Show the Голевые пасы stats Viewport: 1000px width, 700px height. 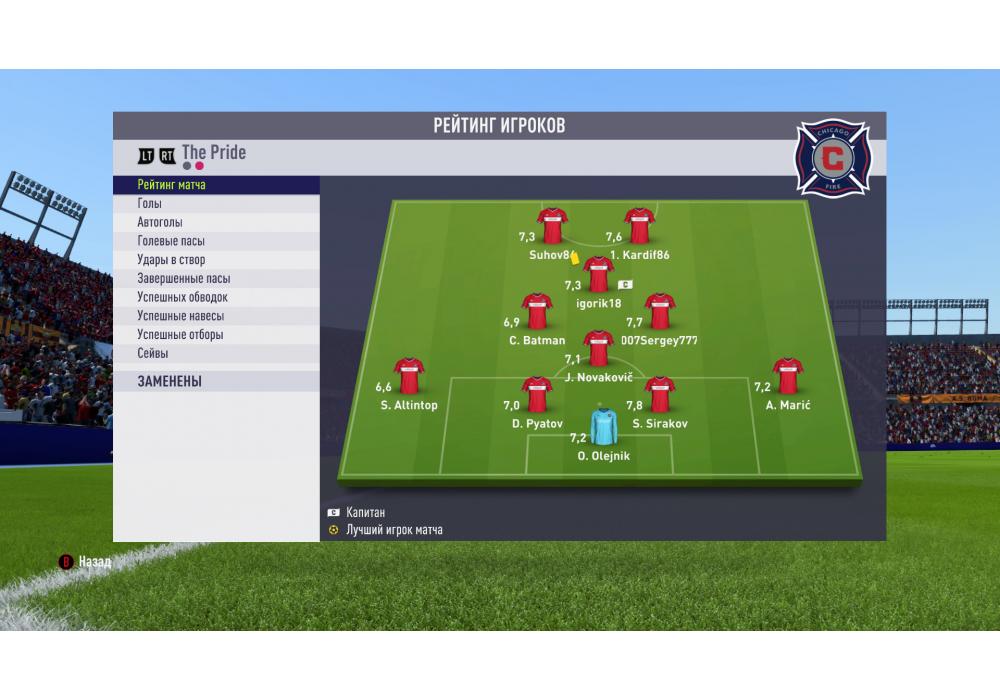pyautogui.click(x=215, y=241)
